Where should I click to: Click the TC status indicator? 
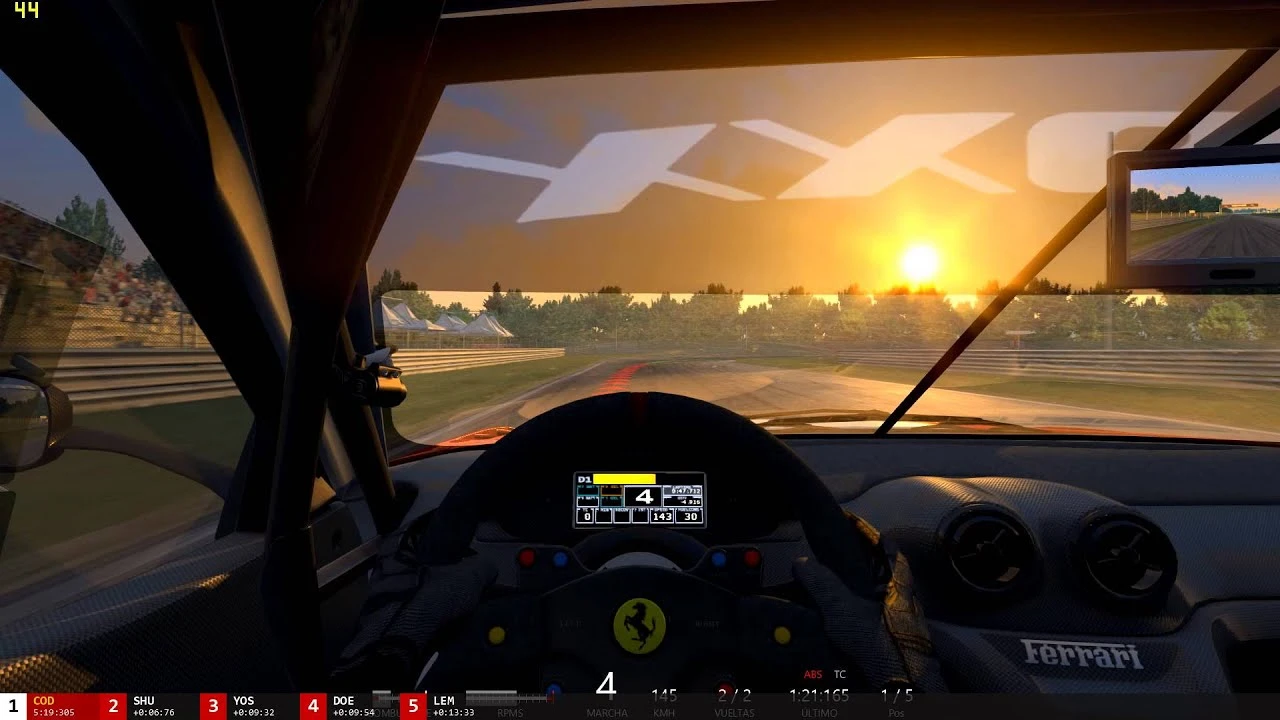click(x=839, y=674)
